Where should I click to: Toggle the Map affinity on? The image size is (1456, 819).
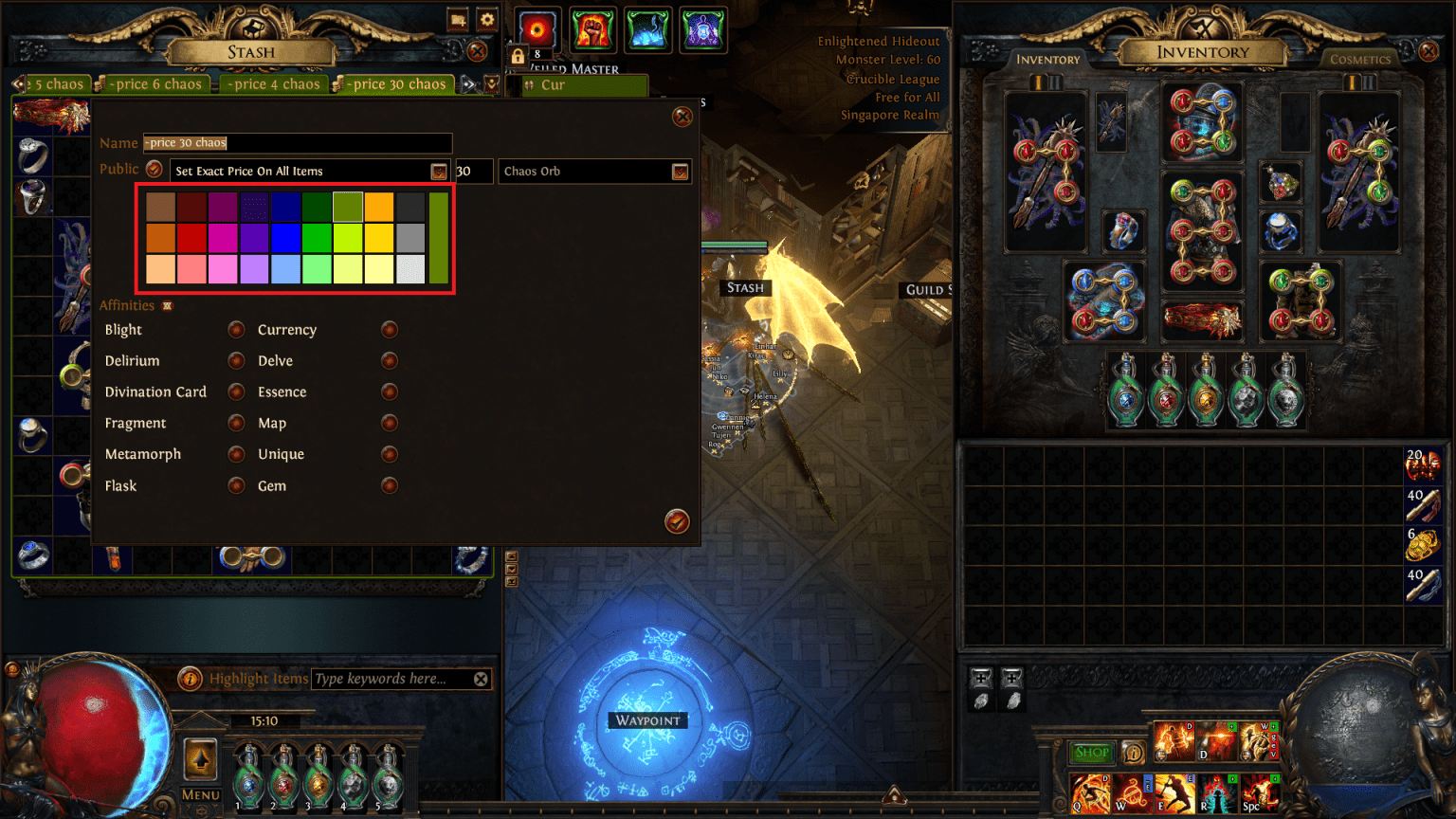(389, 423)
